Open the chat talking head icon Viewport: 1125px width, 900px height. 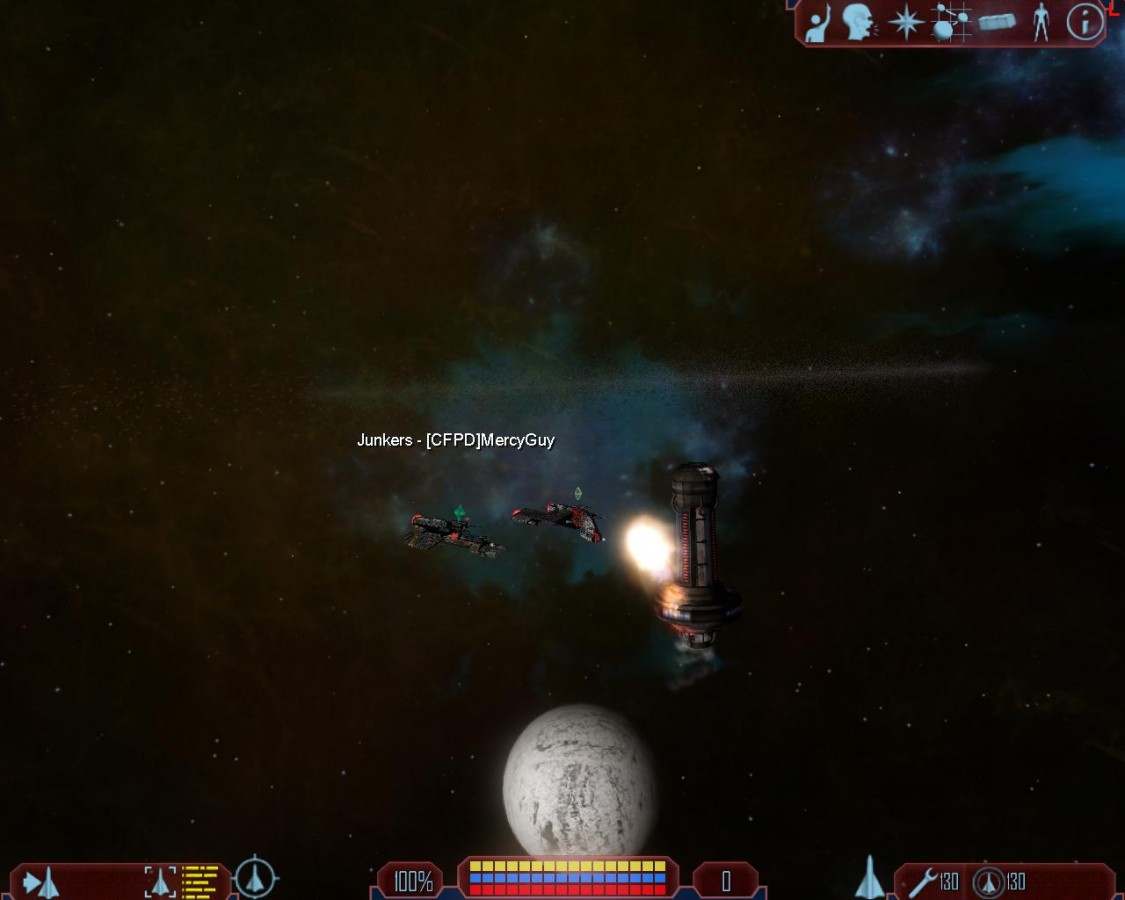coord(859,22)
